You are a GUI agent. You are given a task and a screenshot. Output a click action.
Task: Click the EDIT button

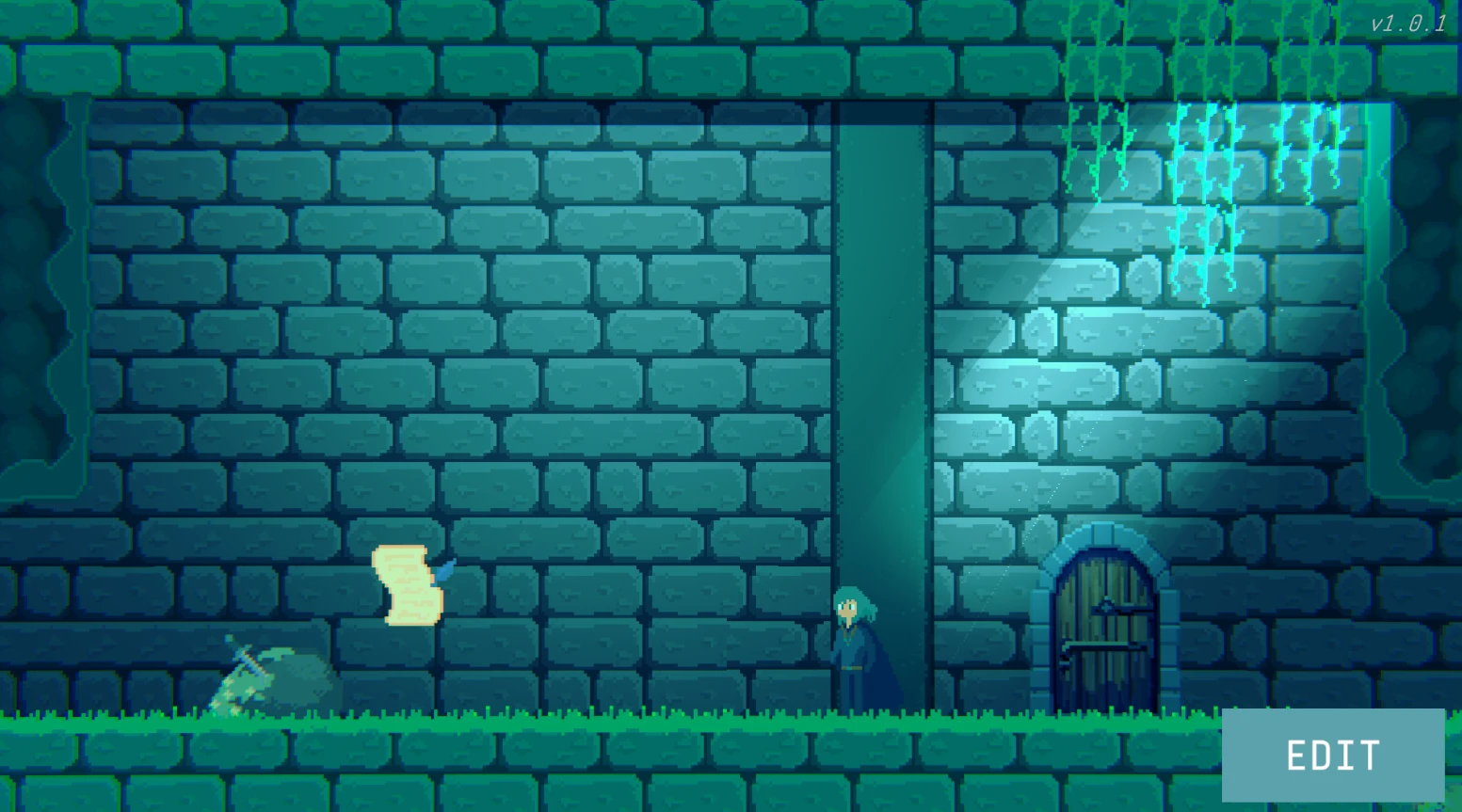(x=1332, y=756)
